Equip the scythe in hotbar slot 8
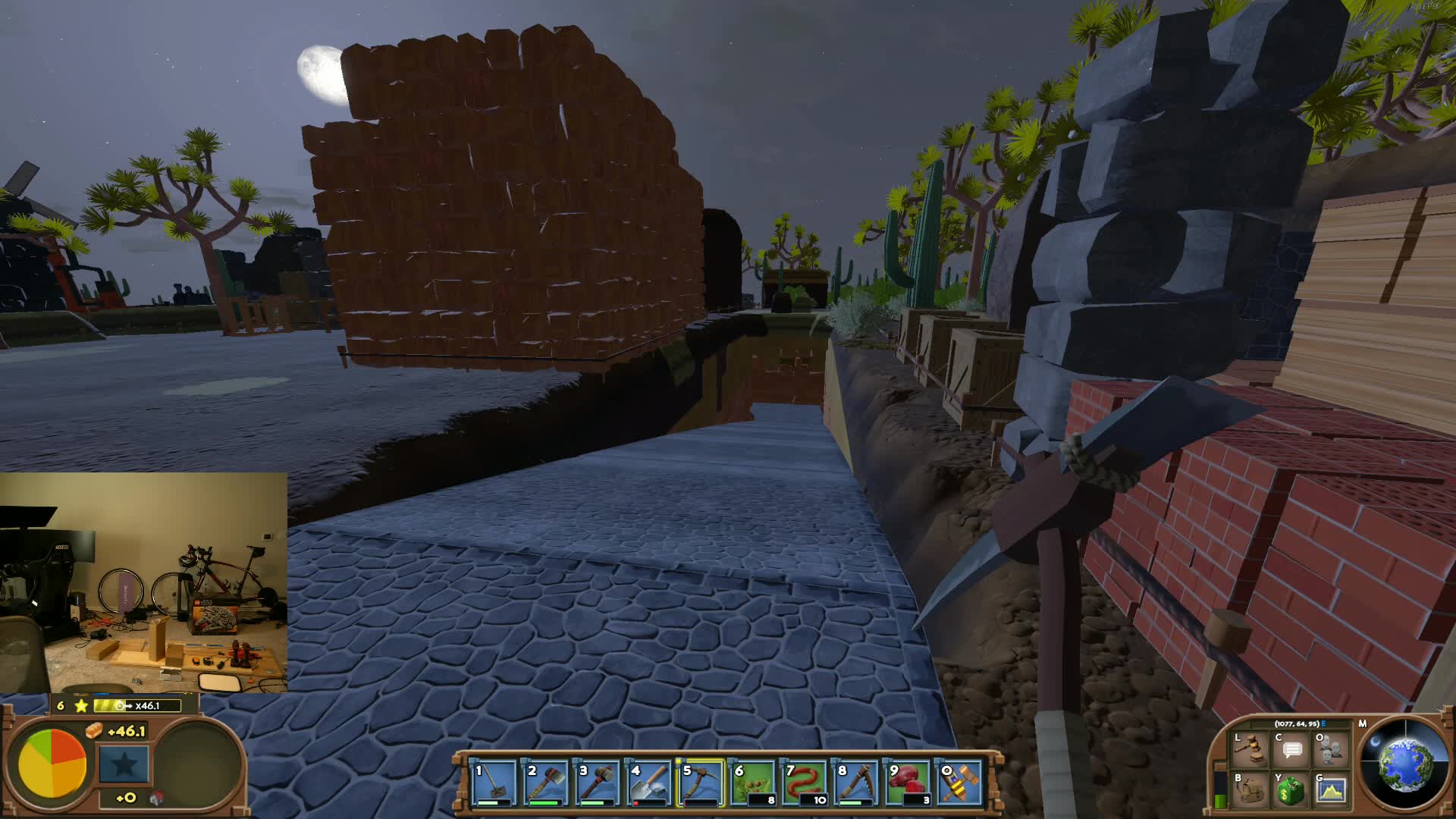The image size is (1456, 819). click(856, 783)
